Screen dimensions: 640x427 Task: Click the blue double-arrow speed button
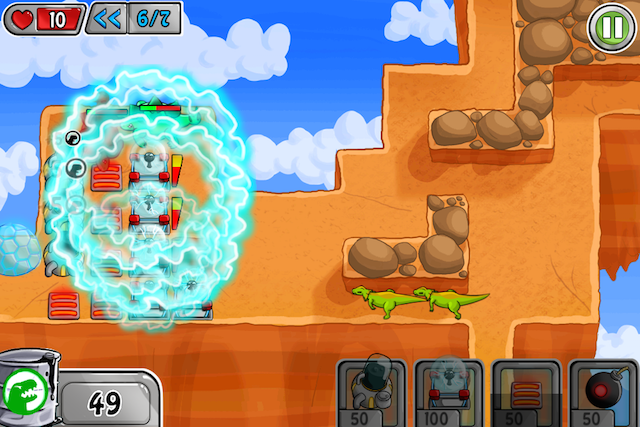tap(106, 18)
